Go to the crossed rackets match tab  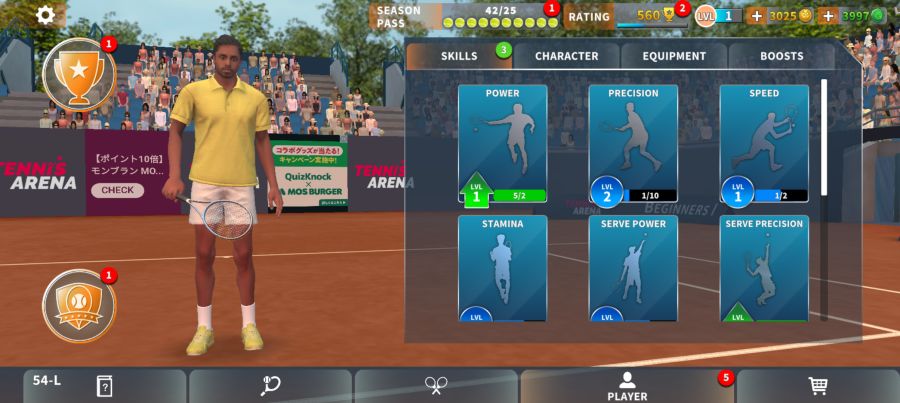point(436,386)
